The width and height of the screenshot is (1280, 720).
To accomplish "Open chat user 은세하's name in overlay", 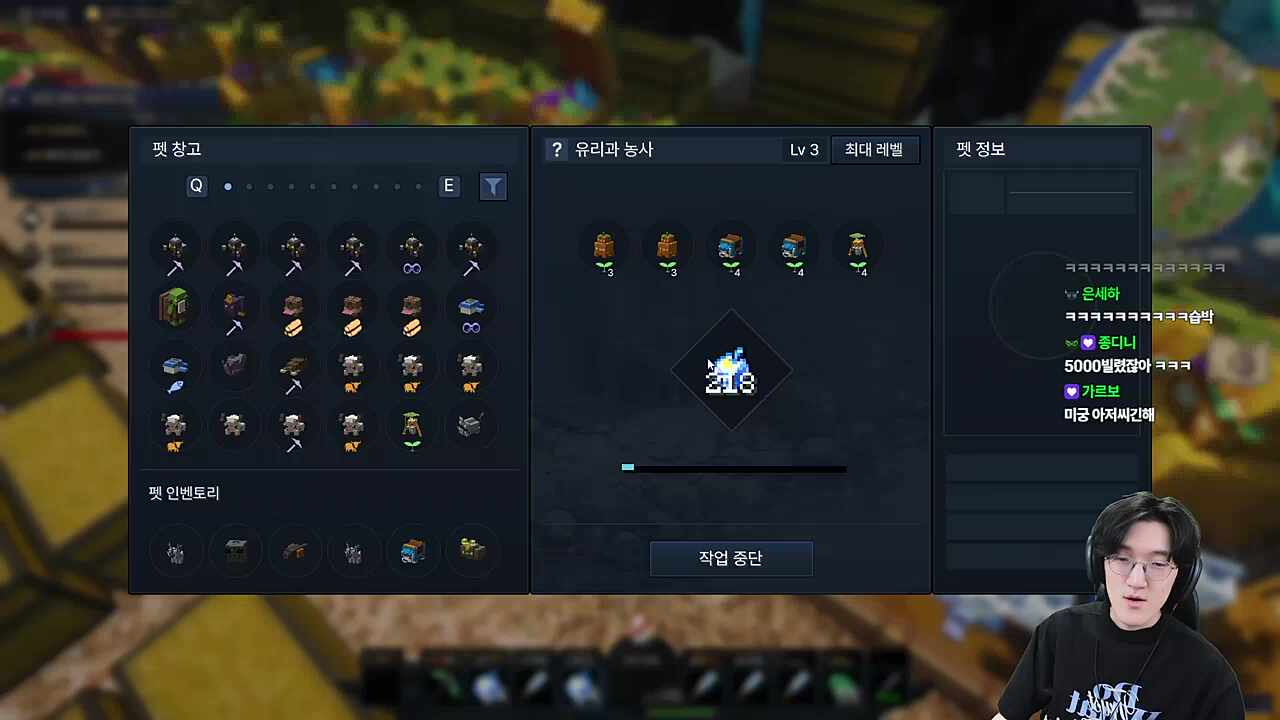I will (1100, 294).
